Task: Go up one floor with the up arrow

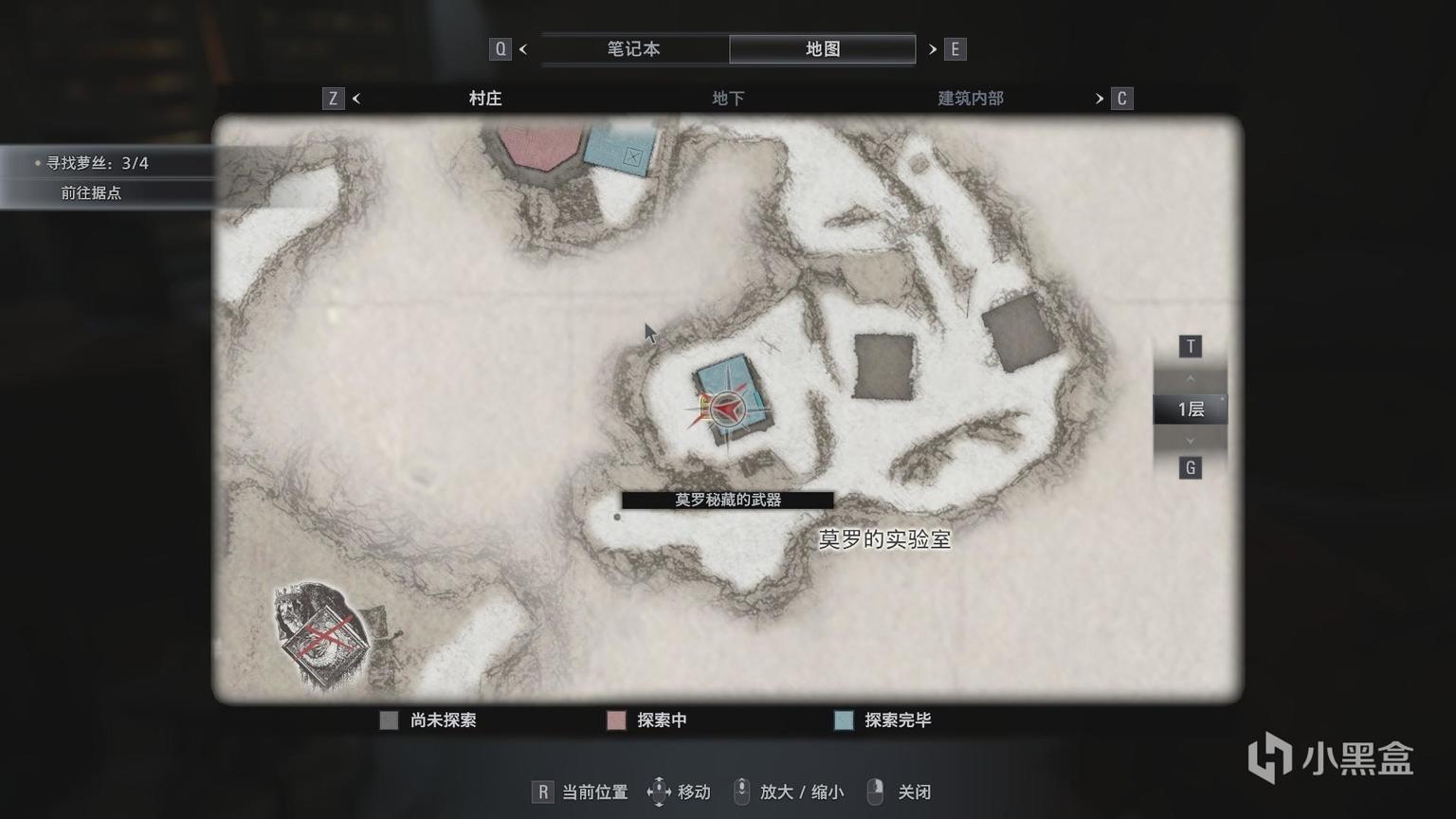Action: pos(1191,378)
